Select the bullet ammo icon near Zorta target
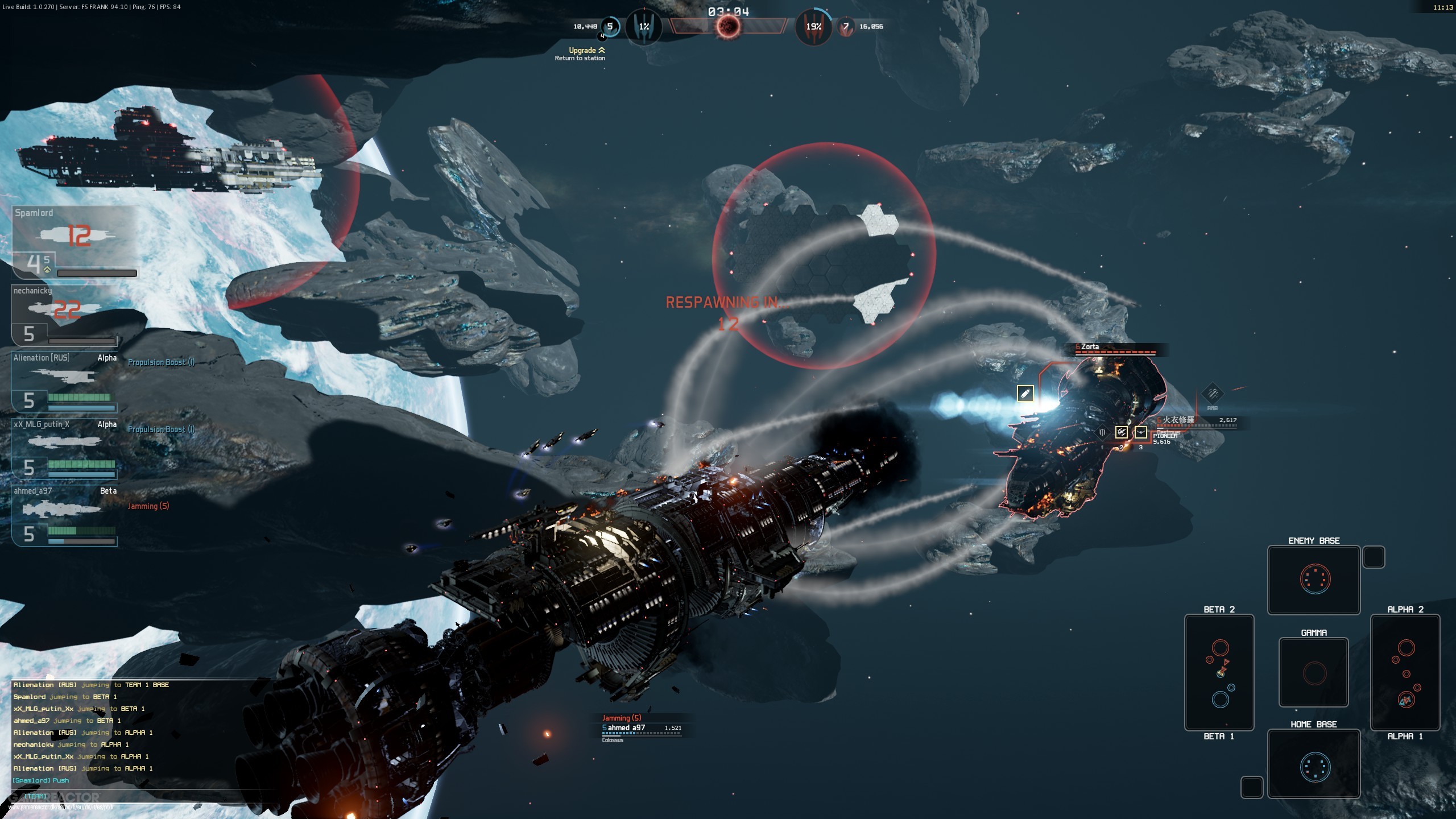Image resolution: width=1456 pixels, height=819 pixels. coord(1025,395)
